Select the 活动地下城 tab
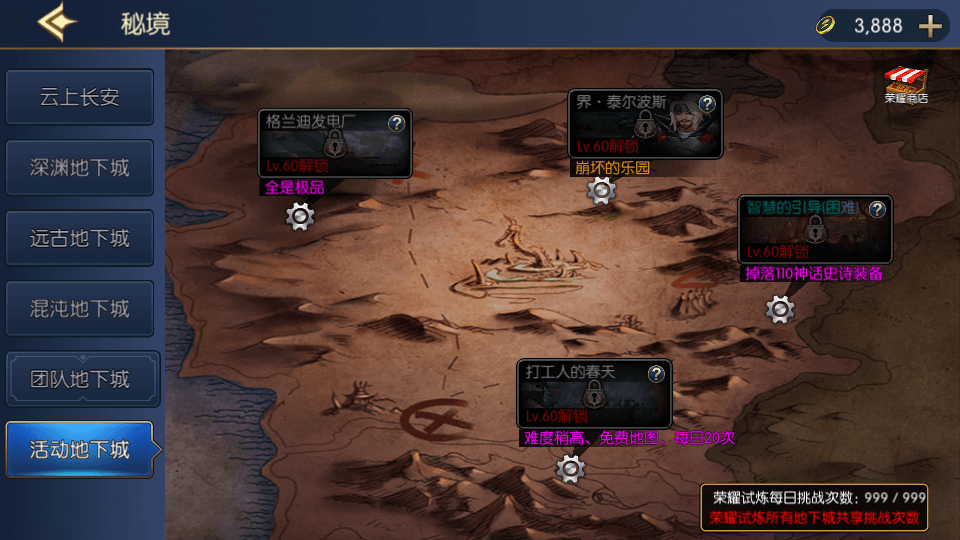This screenshot has width=960, height=540. click(x=80, y=450)
